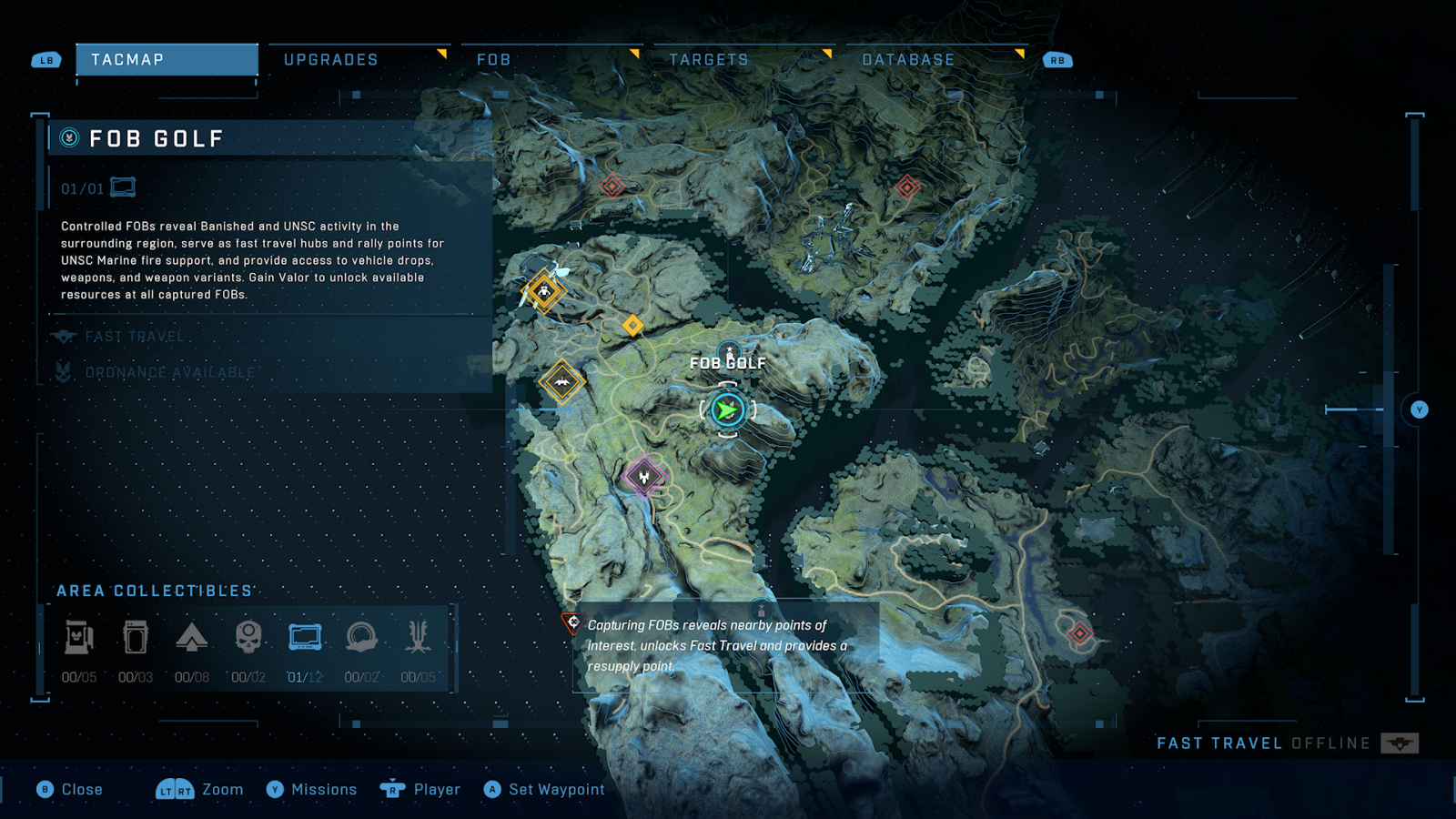Select the FOB Golf base marker
This screenshot has height=819, width=1456.
click(x=729, y=352)
